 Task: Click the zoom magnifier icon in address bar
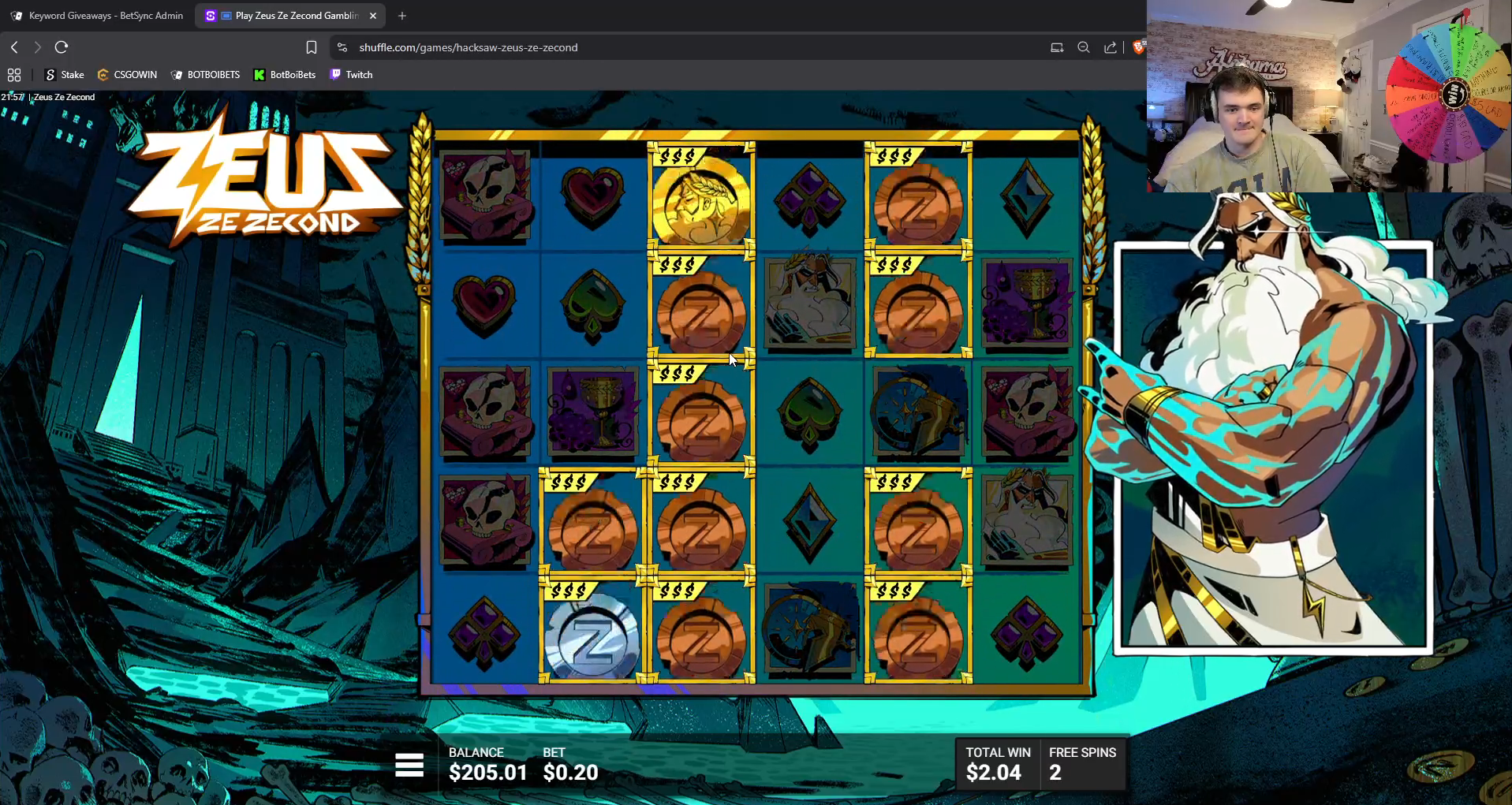pos(1084,47)
